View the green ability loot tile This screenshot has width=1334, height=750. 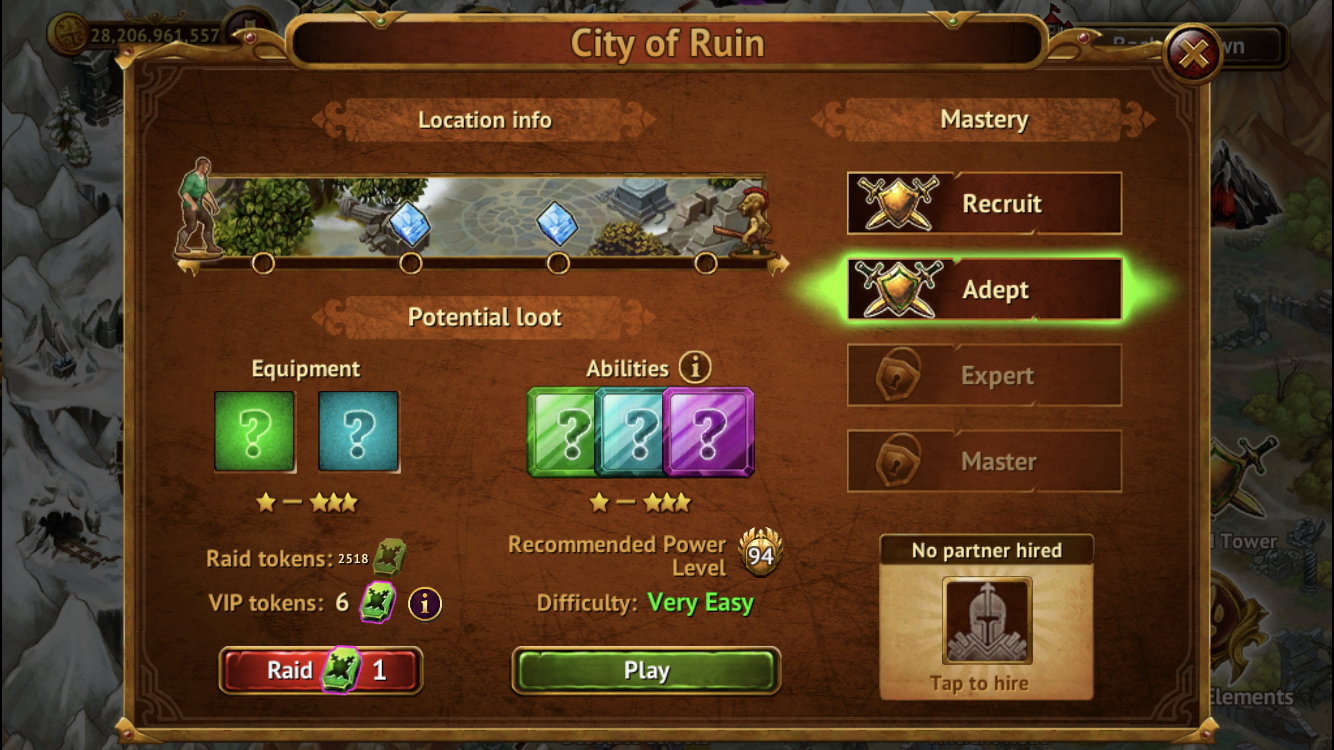tap(562, 432)
